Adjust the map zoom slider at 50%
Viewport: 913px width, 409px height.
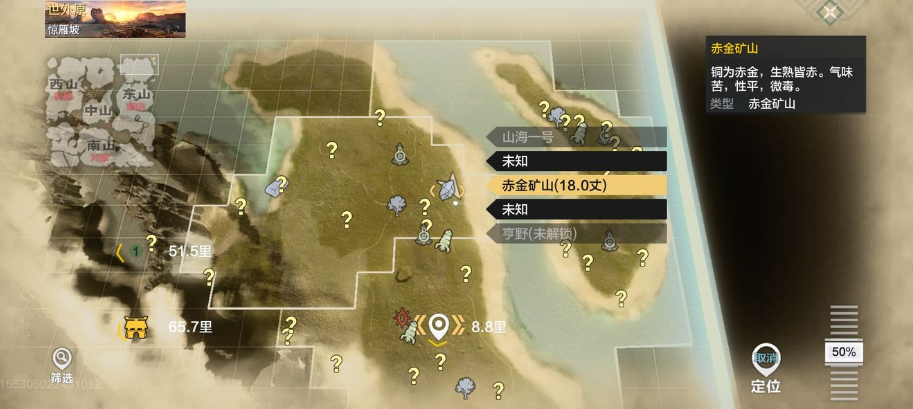coord(844,352)
